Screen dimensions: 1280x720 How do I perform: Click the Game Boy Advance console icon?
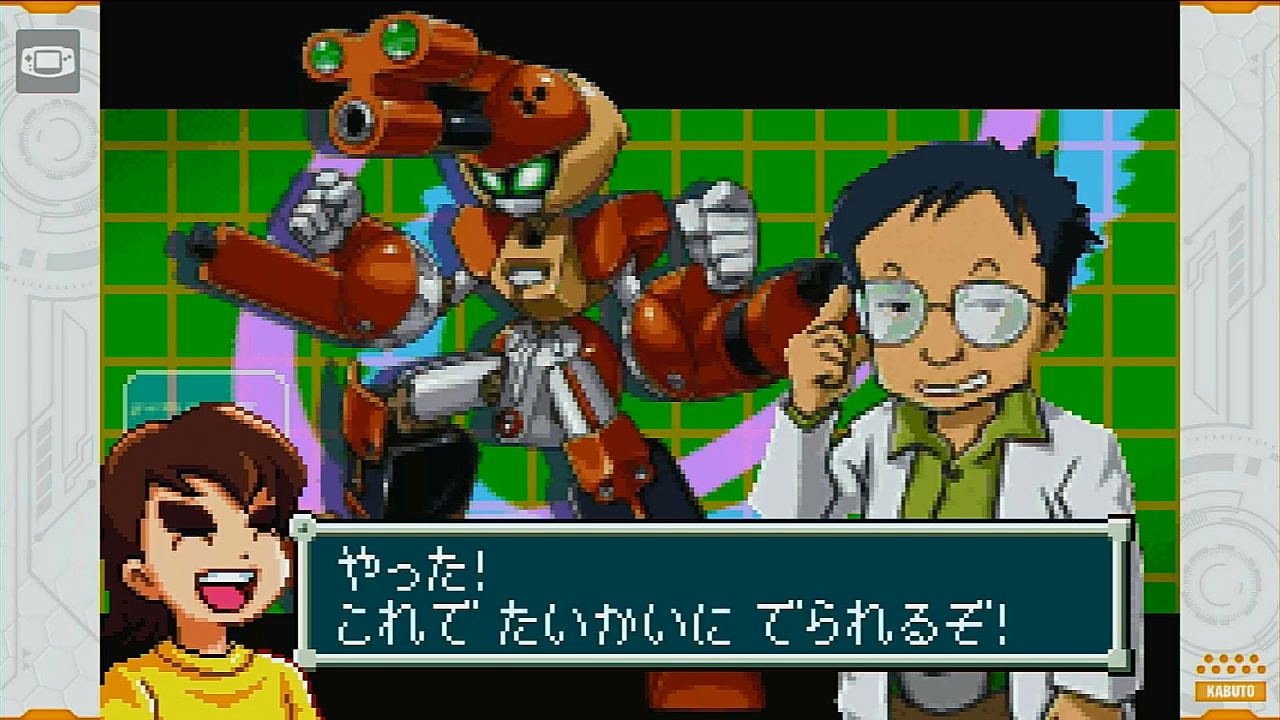pyautogui.click(x=46, y=62)
